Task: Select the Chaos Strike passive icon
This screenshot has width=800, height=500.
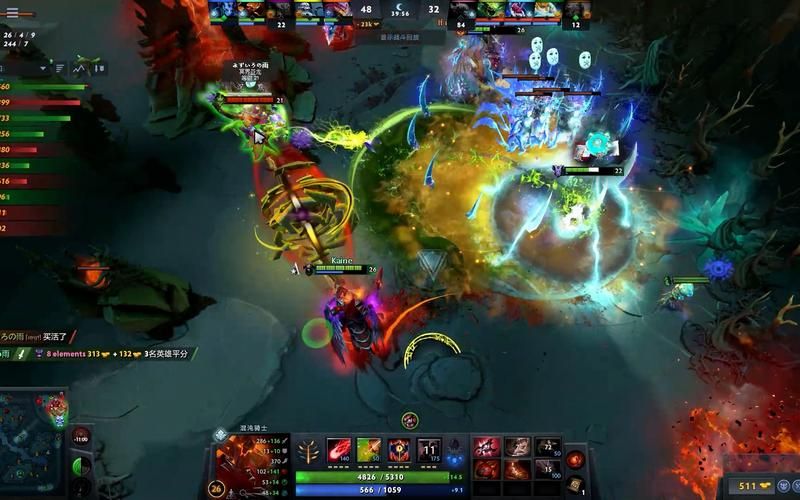Action: 399,450
